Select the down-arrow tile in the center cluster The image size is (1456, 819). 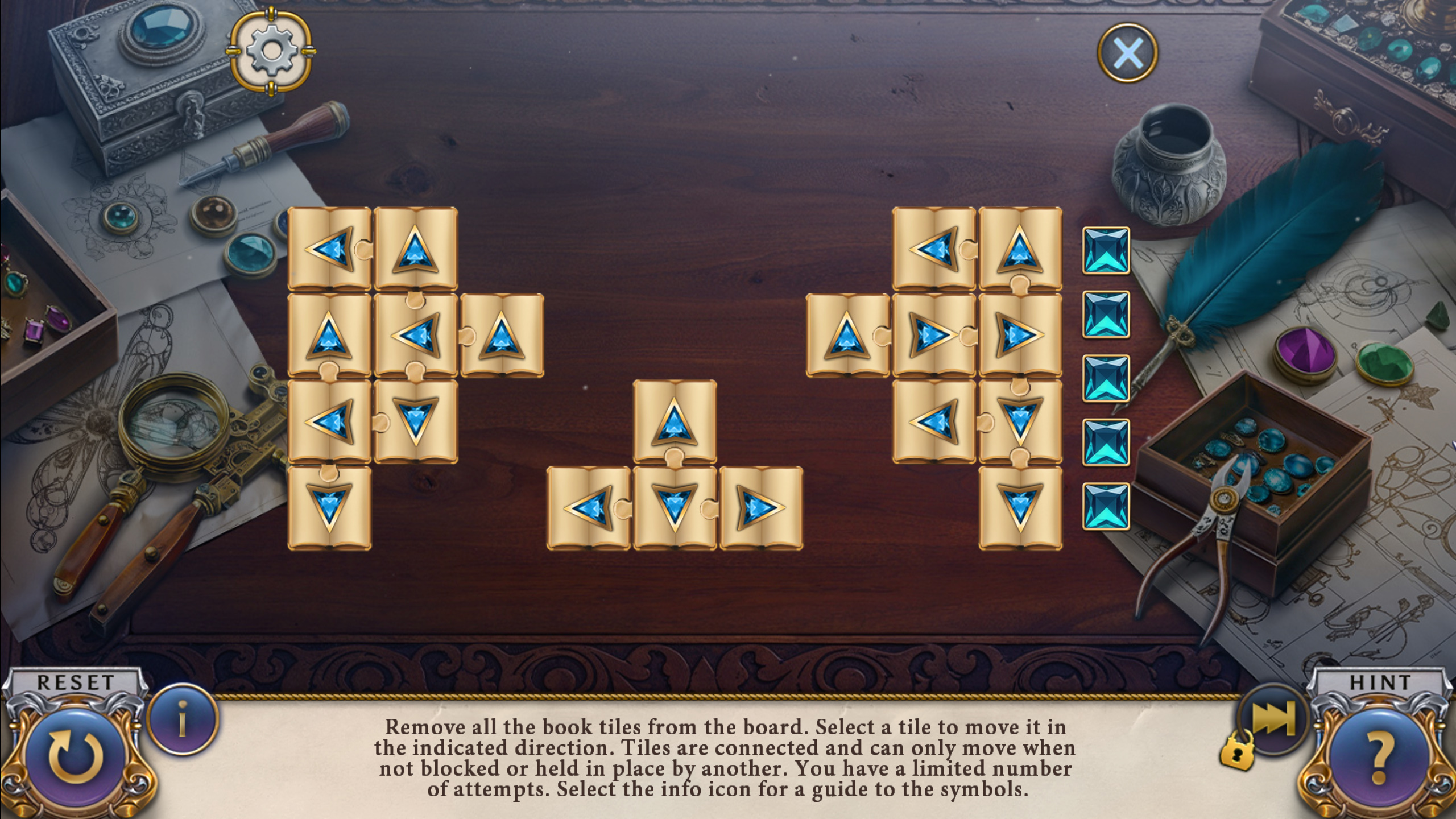click(675, 508)
